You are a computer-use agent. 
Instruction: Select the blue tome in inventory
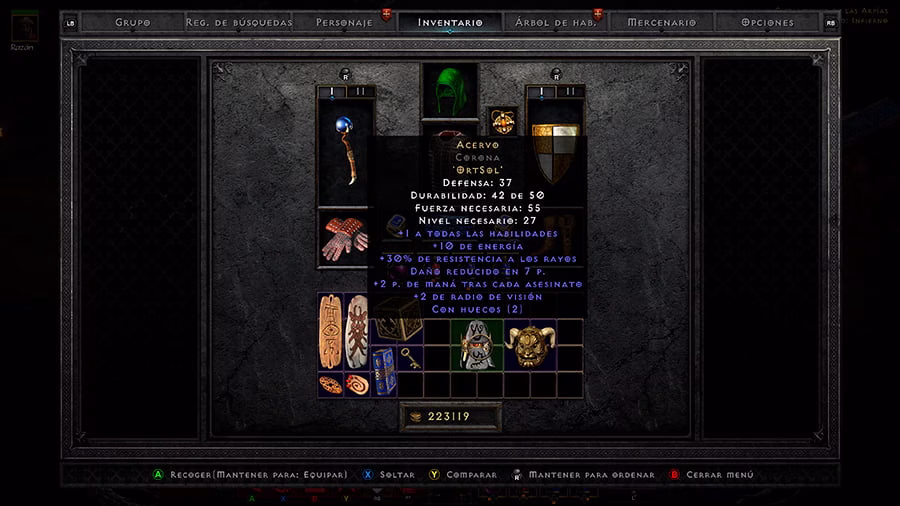pyautogui.click(x=383, y=371)
